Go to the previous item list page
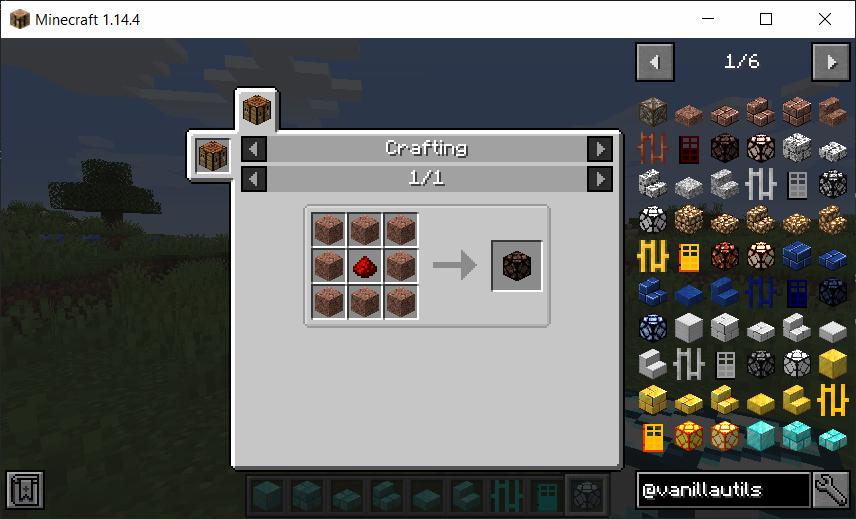856x519 pixels. point(654,62)
